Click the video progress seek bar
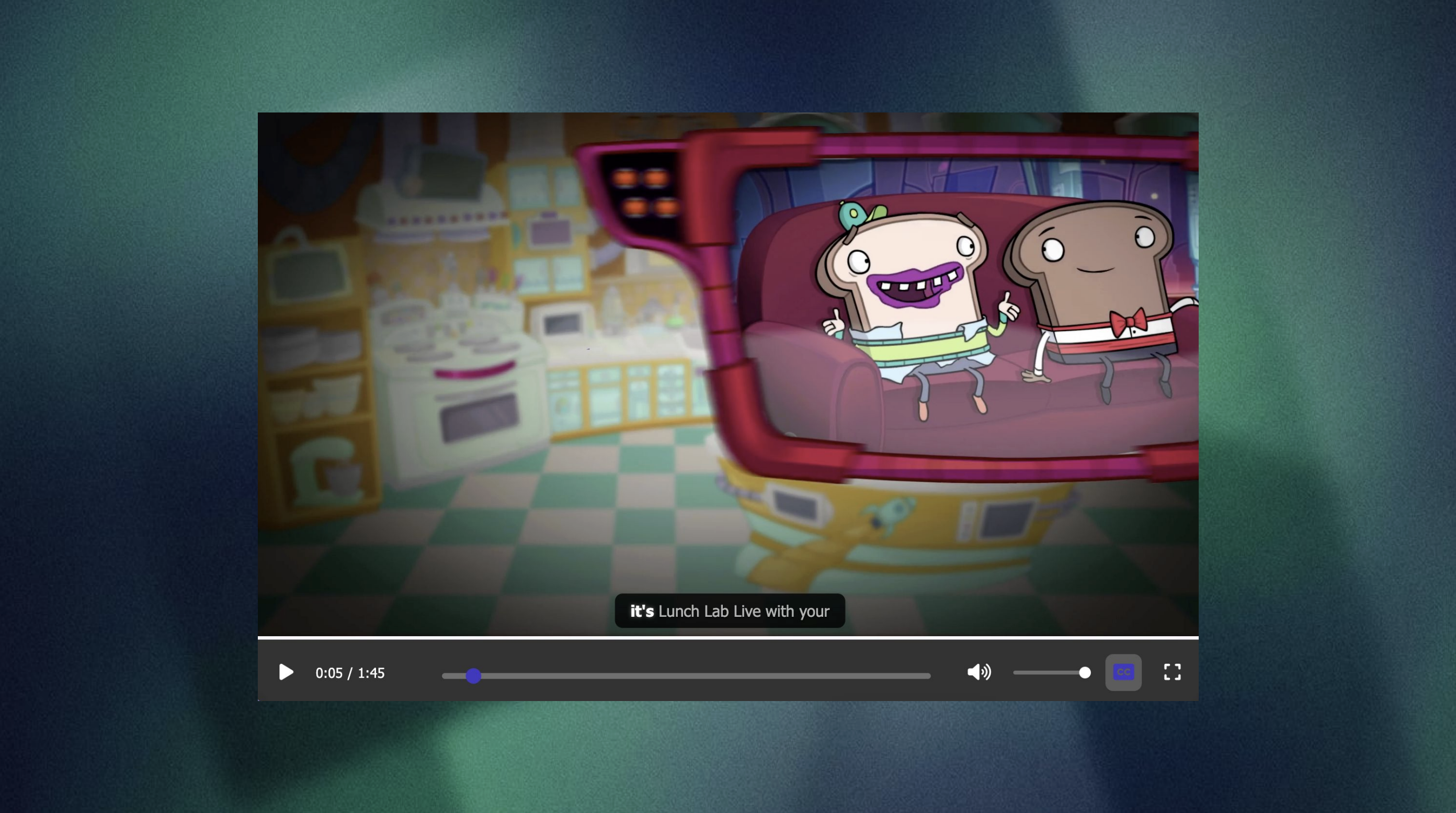1456x813 pixels. pos(686,675)
